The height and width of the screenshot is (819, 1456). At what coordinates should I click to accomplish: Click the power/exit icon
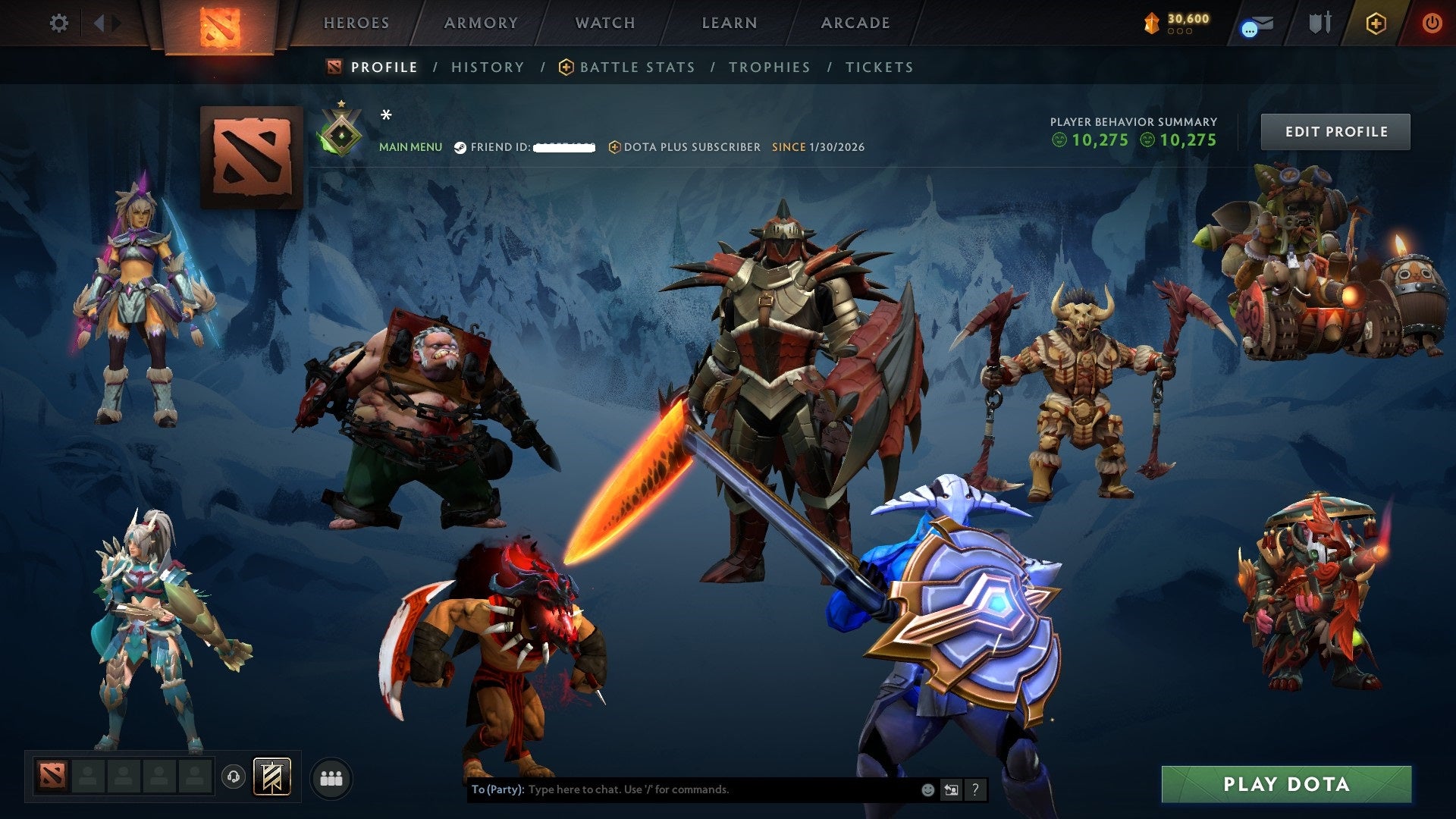click(1434, 24)
